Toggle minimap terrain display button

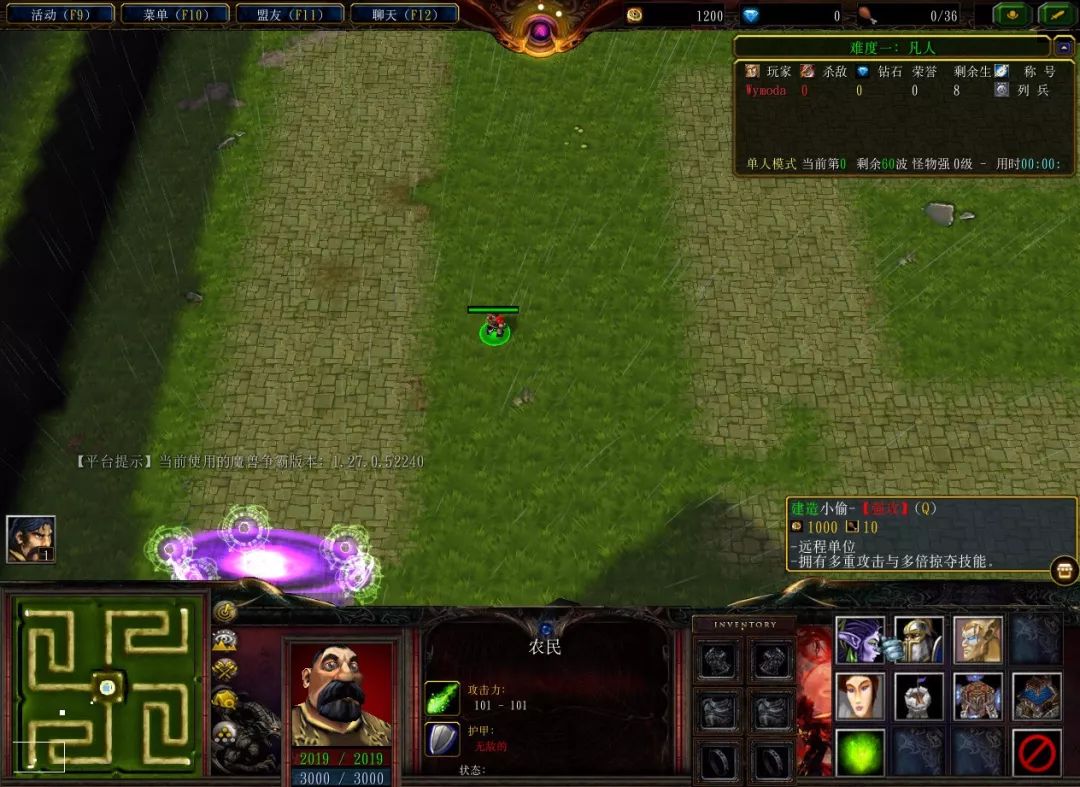point(225,641)
